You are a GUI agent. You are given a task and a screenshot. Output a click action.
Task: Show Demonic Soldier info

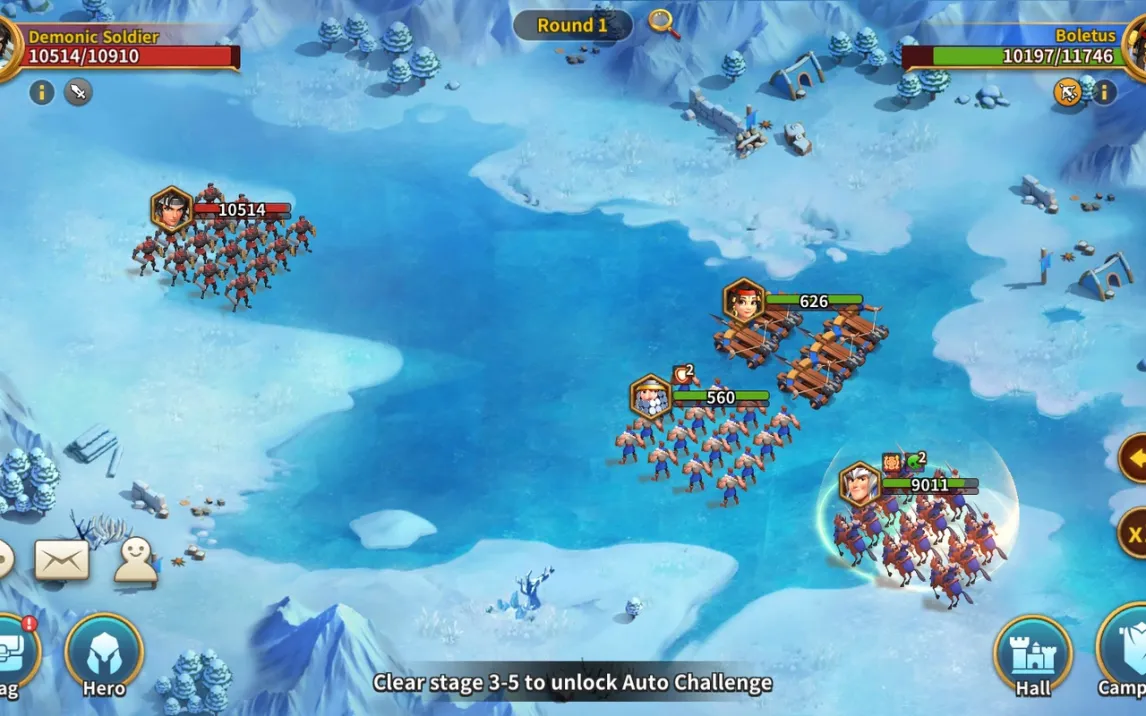42,93
